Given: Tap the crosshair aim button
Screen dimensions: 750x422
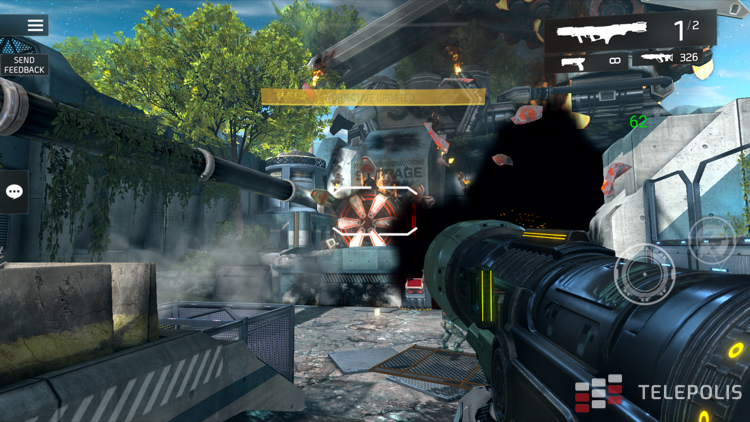Looking at the screenshot, I should click(x=643, y=272).
